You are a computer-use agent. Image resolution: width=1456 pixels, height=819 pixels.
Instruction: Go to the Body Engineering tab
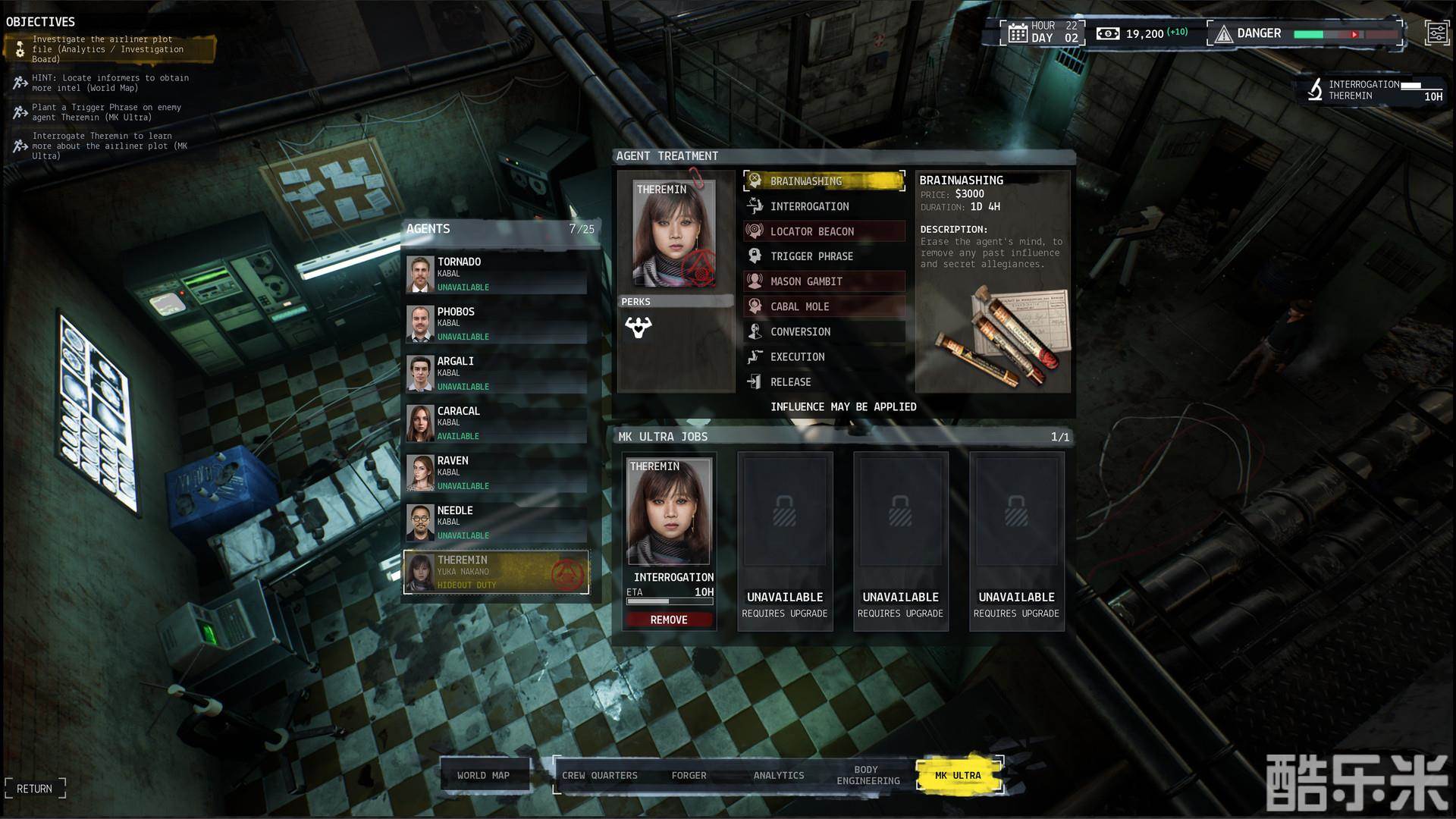(x=868, y=775)
